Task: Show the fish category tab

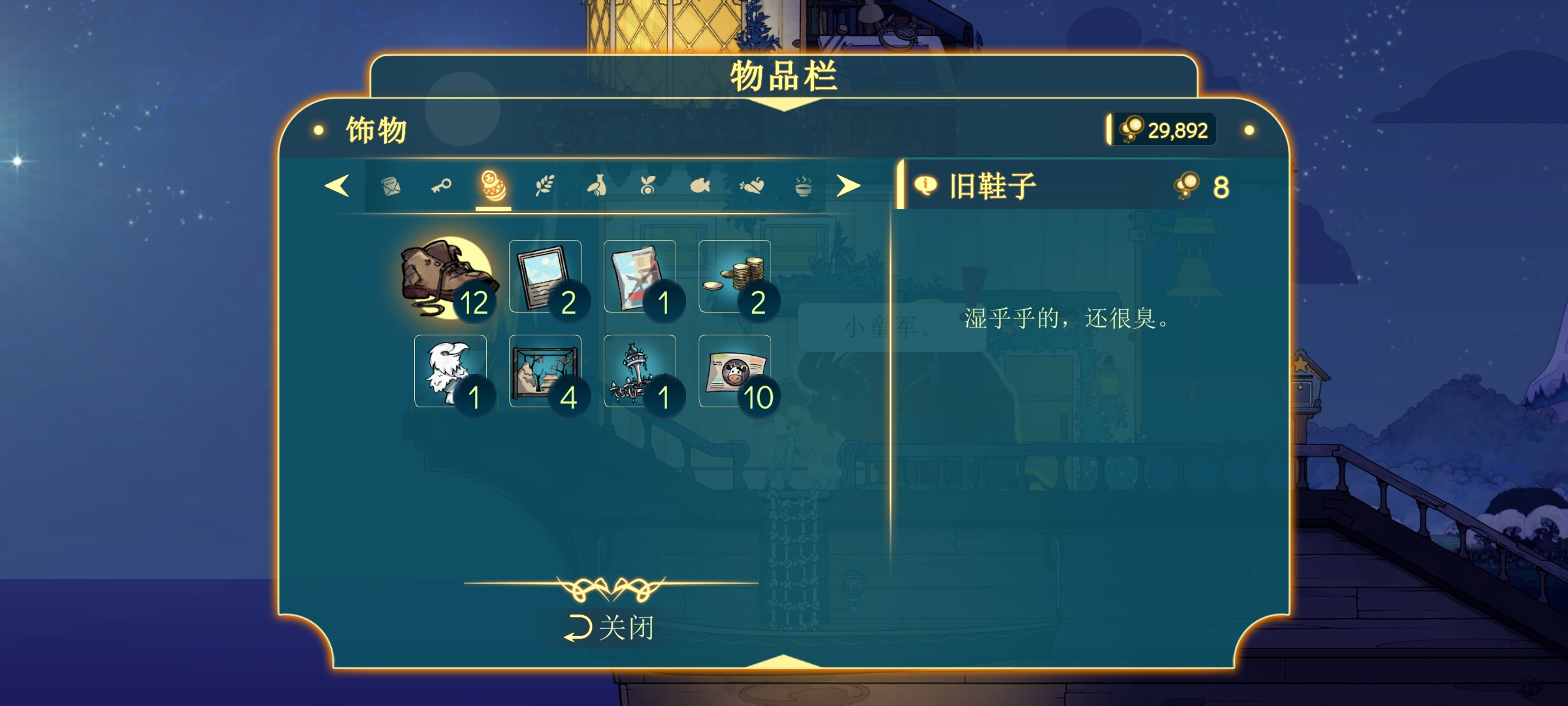Action: pos(700,187)
